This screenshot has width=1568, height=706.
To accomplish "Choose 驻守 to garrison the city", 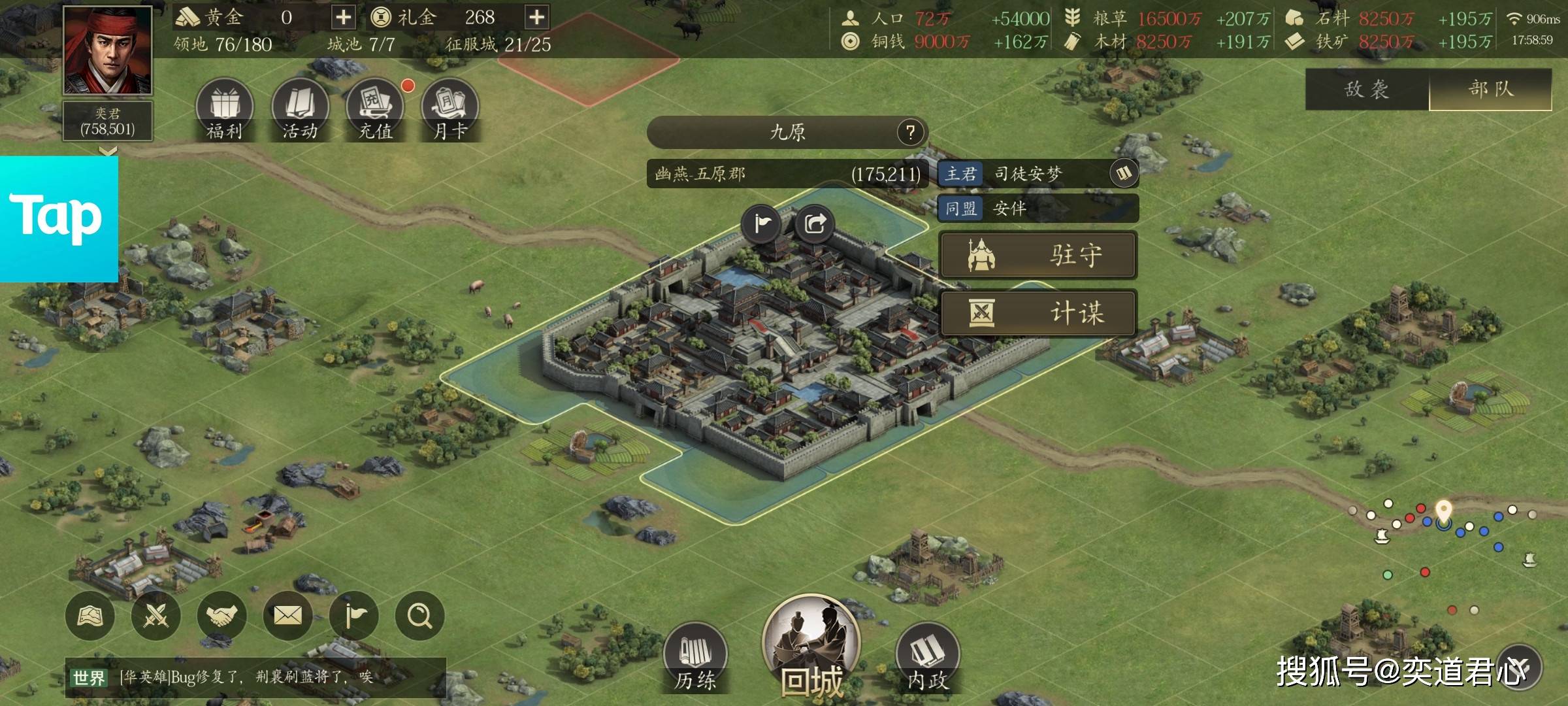I will coord(1038,255).
